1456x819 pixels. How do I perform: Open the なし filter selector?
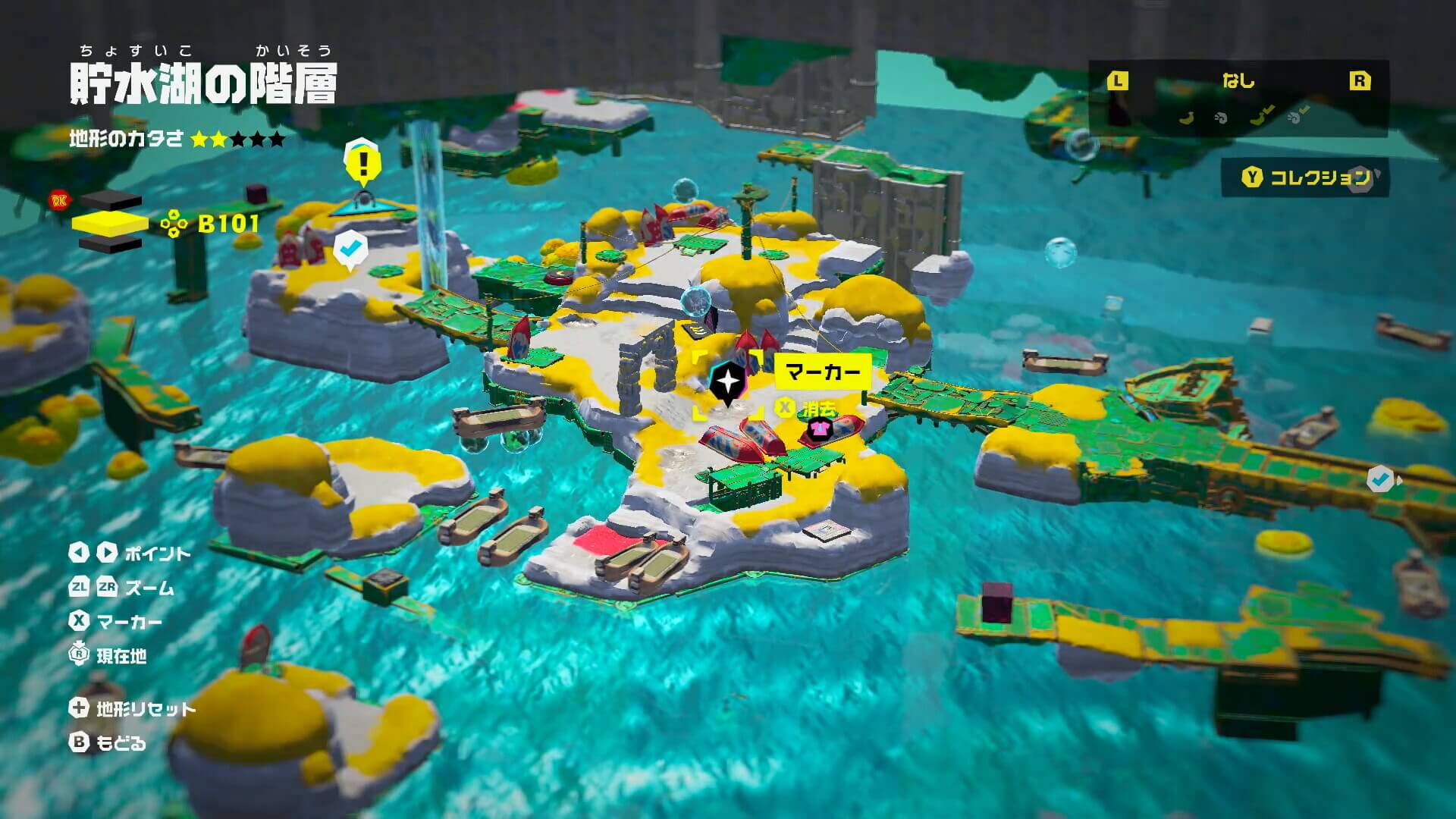coord(1238,81)
